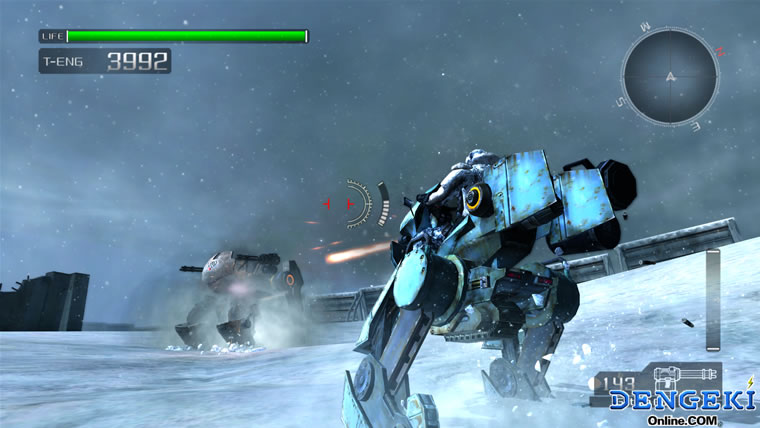
Task: Click the circular compass radar
Action: (669, 76)
